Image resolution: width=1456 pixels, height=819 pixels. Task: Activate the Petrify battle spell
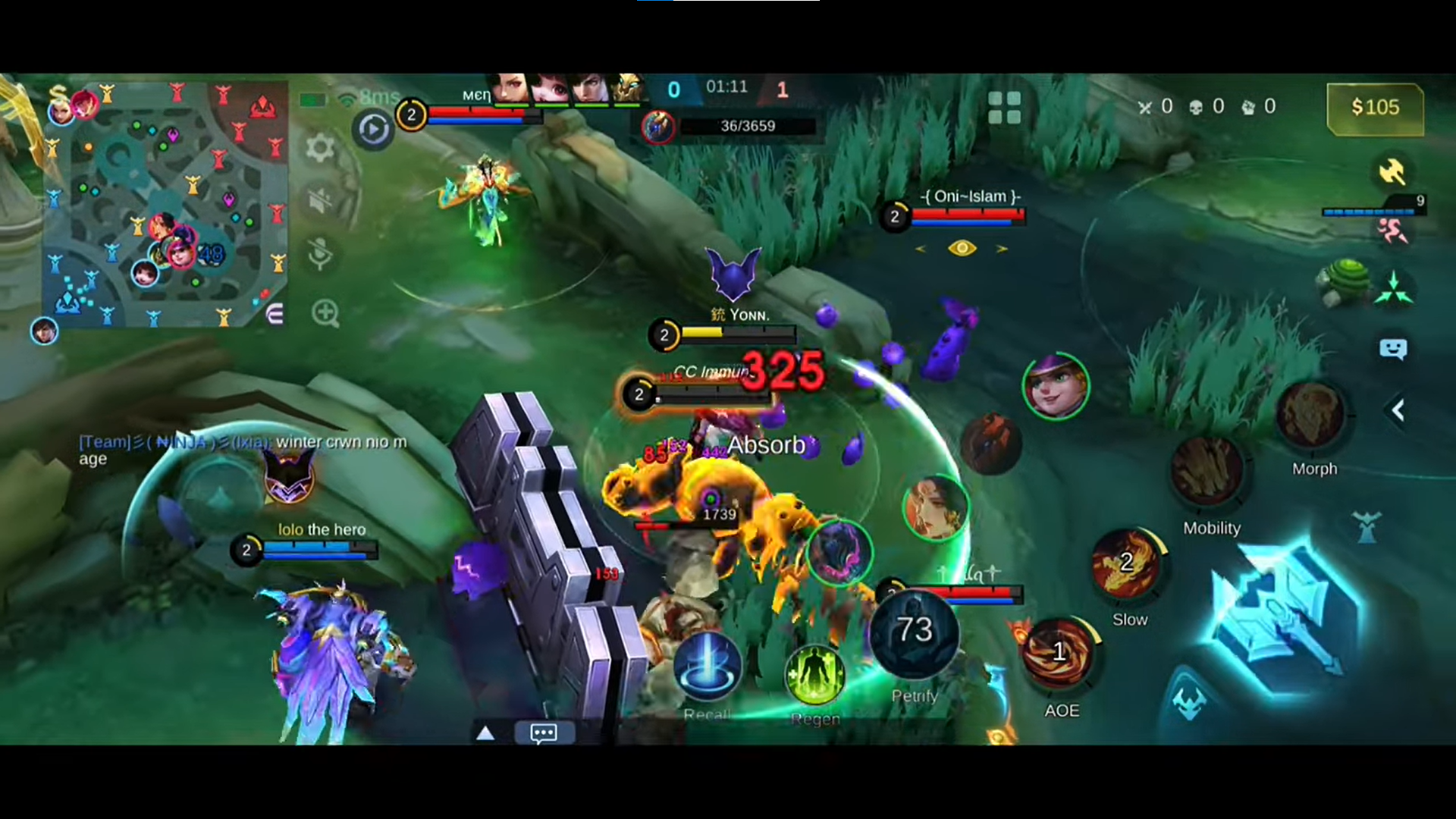tap(915, 632)
